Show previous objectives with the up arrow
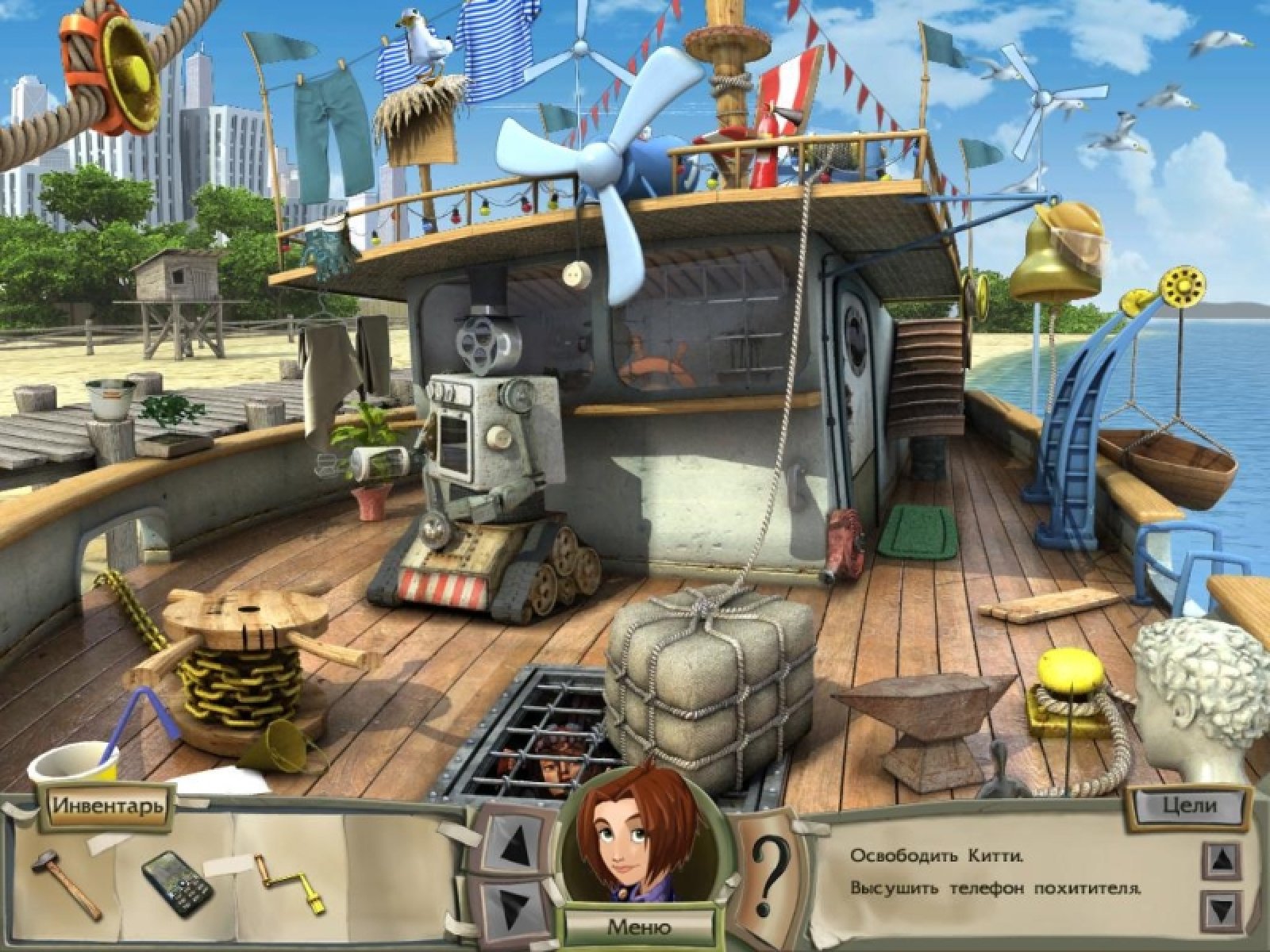This screenshot has height=952, width=1270. click(1222, 858)
